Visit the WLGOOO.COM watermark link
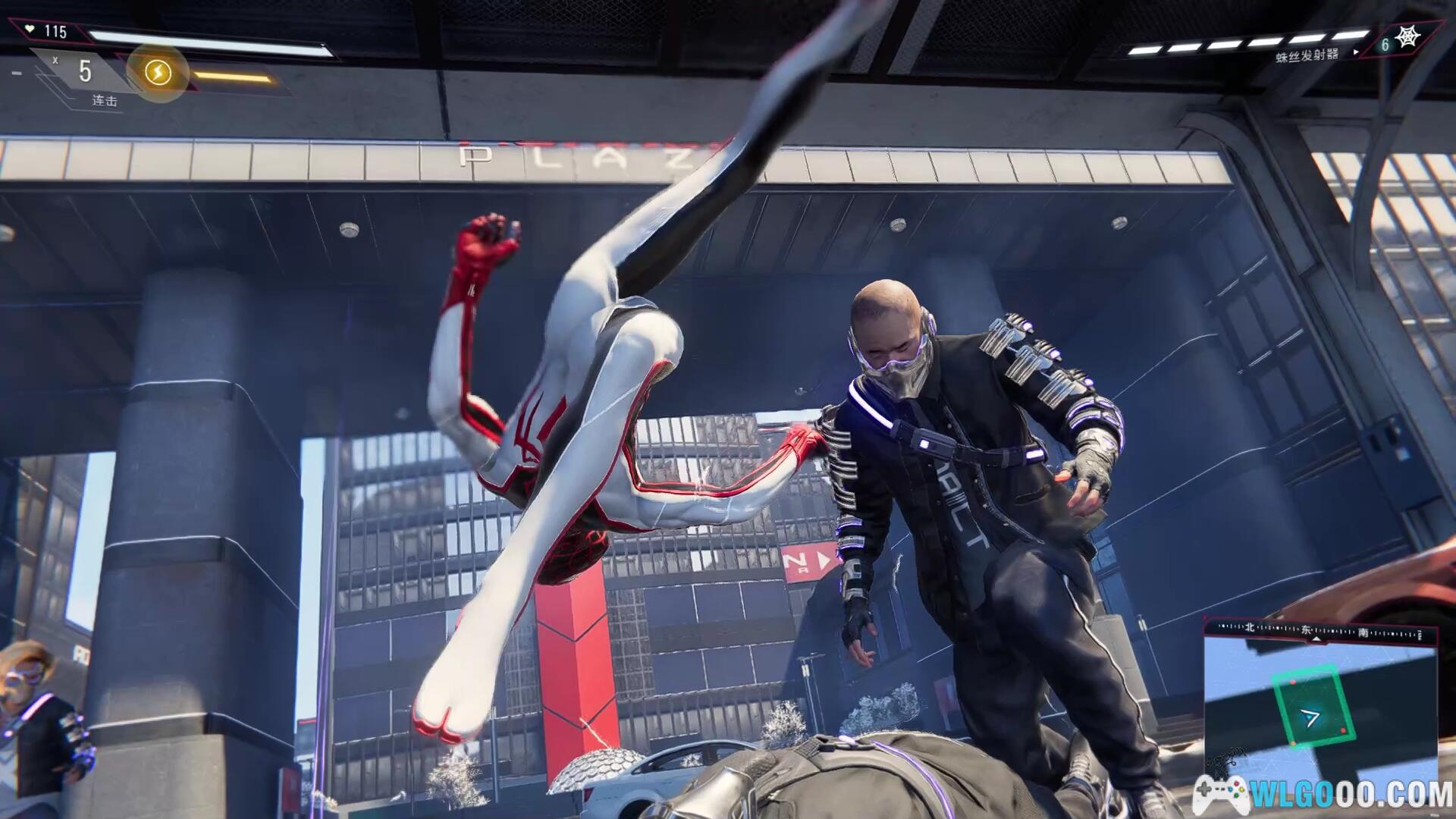 pos(1323,795)
